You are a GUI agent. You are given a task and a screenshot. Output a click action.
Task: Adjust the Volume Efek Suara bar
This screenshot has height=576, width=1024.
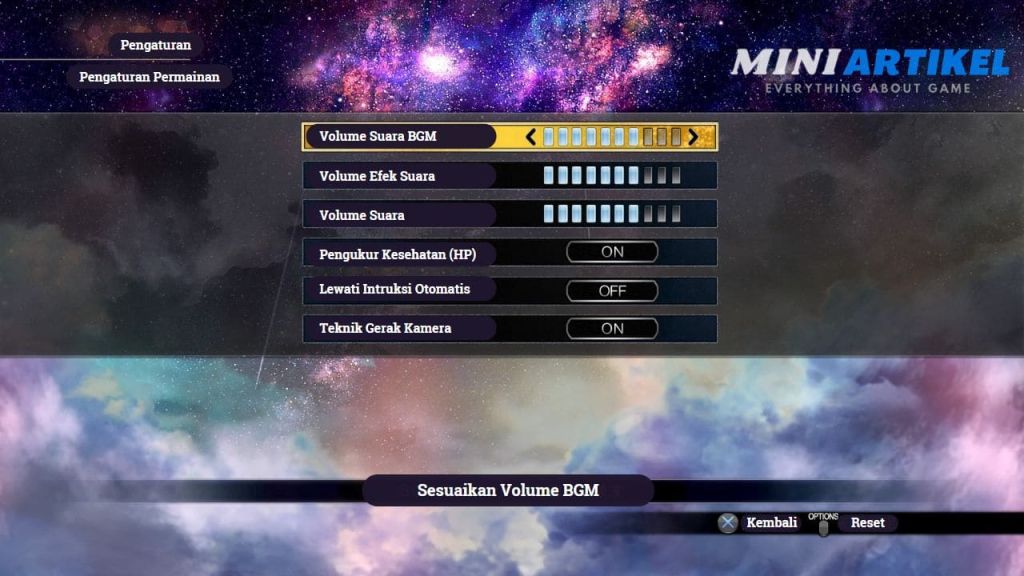(x=612, y=176)
